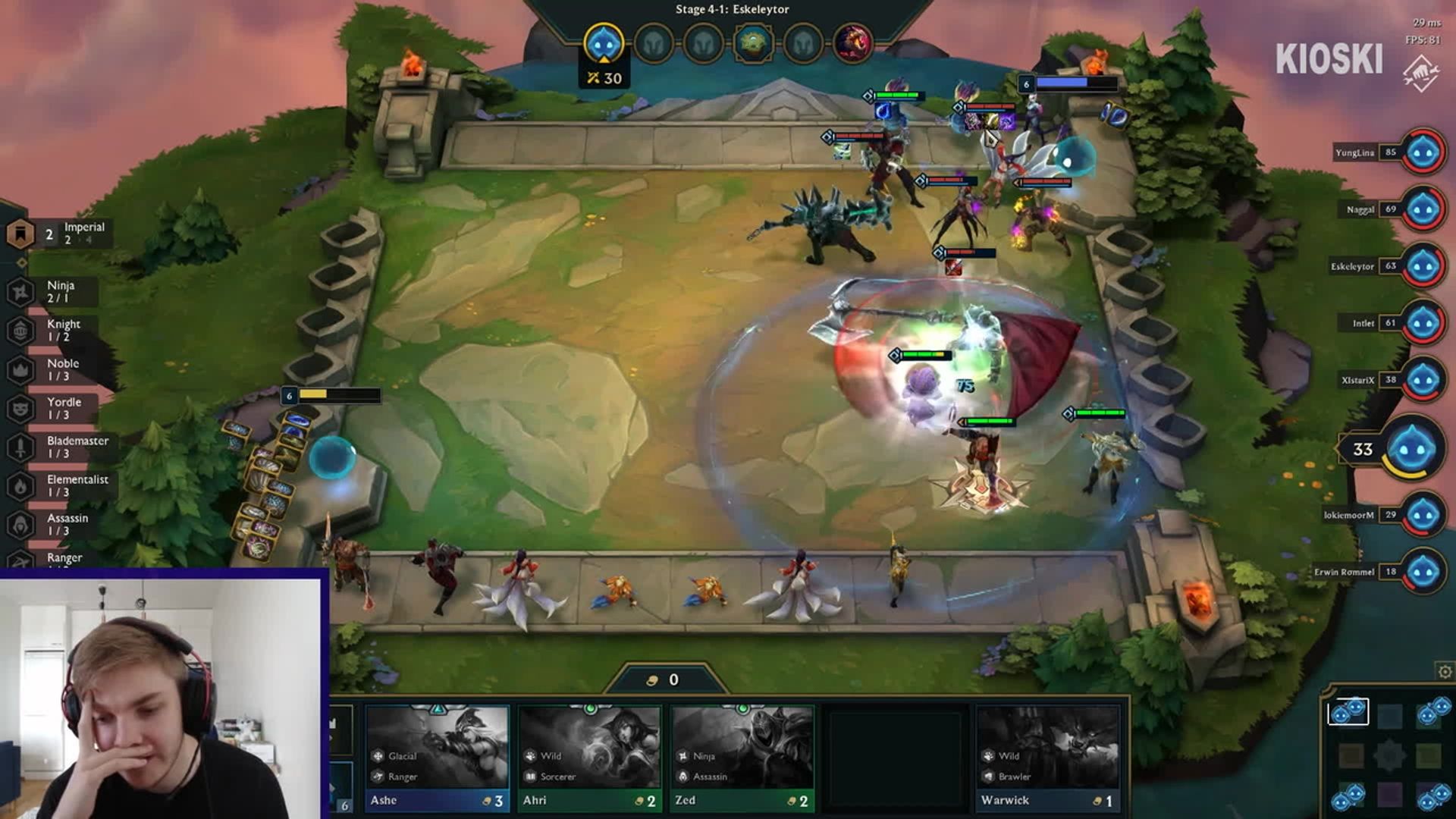This screenshot has width=1456, height=819.
Task: View the Imperial trait details
Action: [61, 234]
